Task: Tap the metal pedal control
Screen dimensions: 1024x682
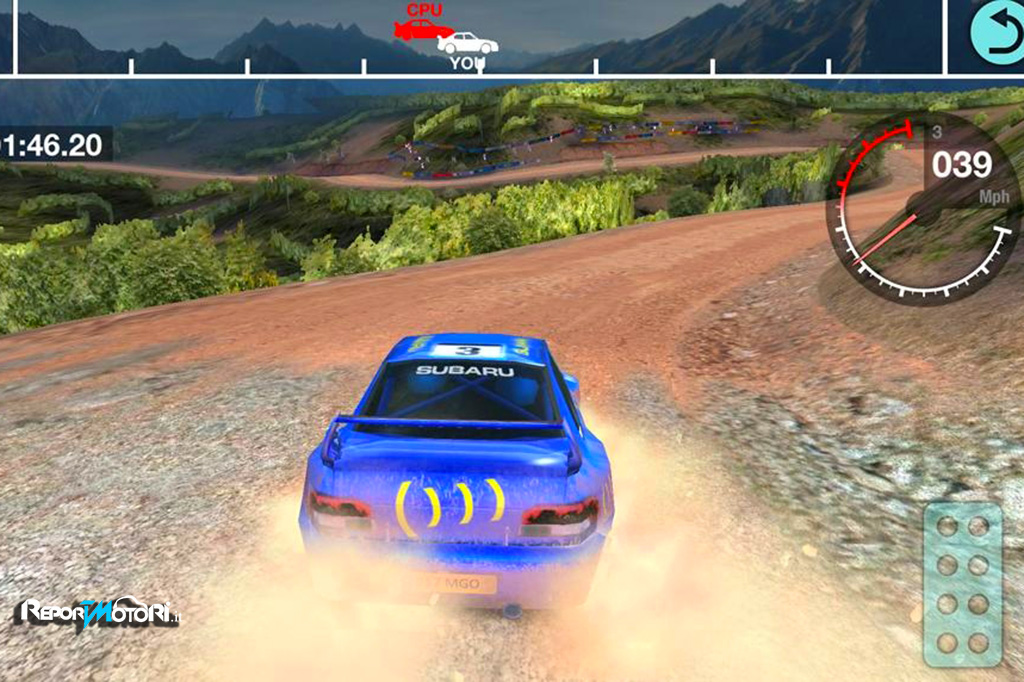Action: (962, 583)
